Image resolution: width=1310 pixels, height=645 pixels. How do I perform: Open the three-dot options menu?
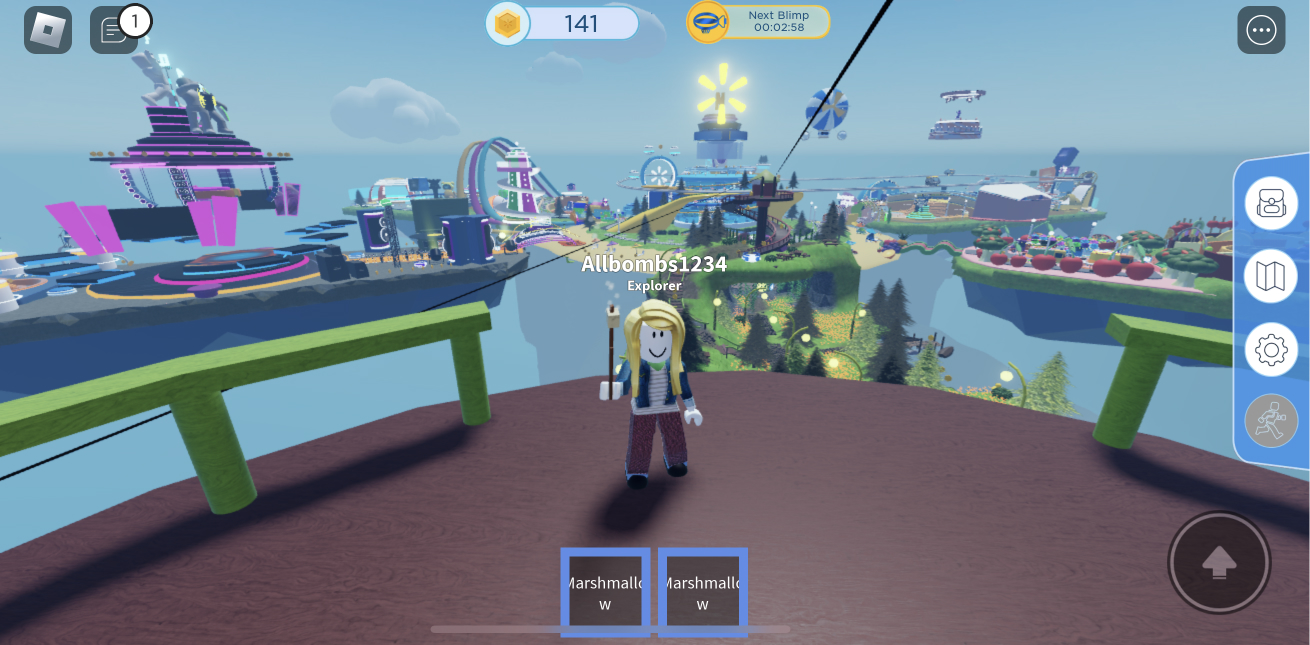(x=1261, y=30)
